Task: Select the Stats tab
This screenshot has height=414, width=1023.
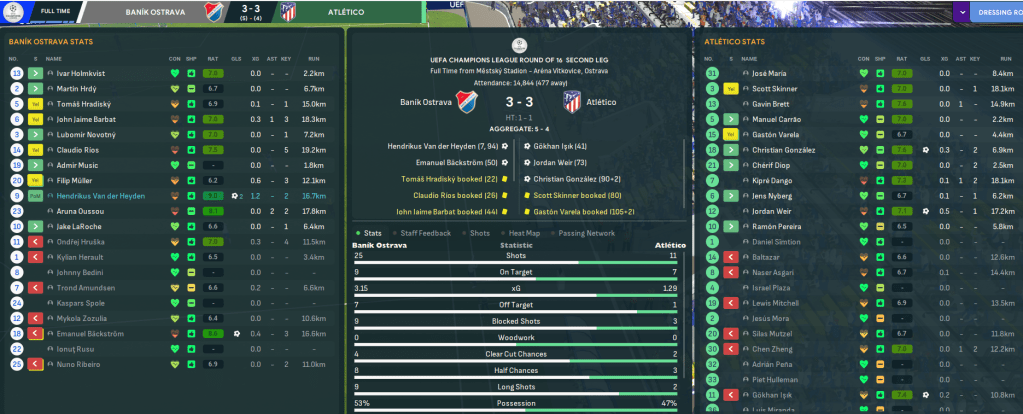Action: [370, 232]
